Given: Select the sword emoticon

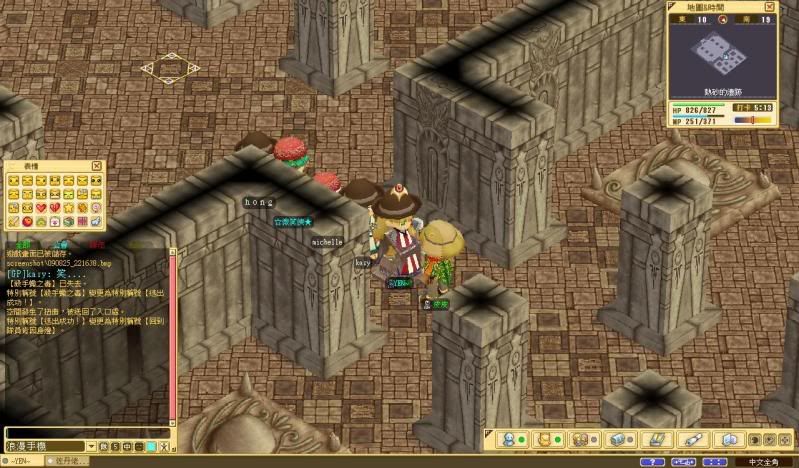Looking at the screenshot, I should tap(13, 221).
